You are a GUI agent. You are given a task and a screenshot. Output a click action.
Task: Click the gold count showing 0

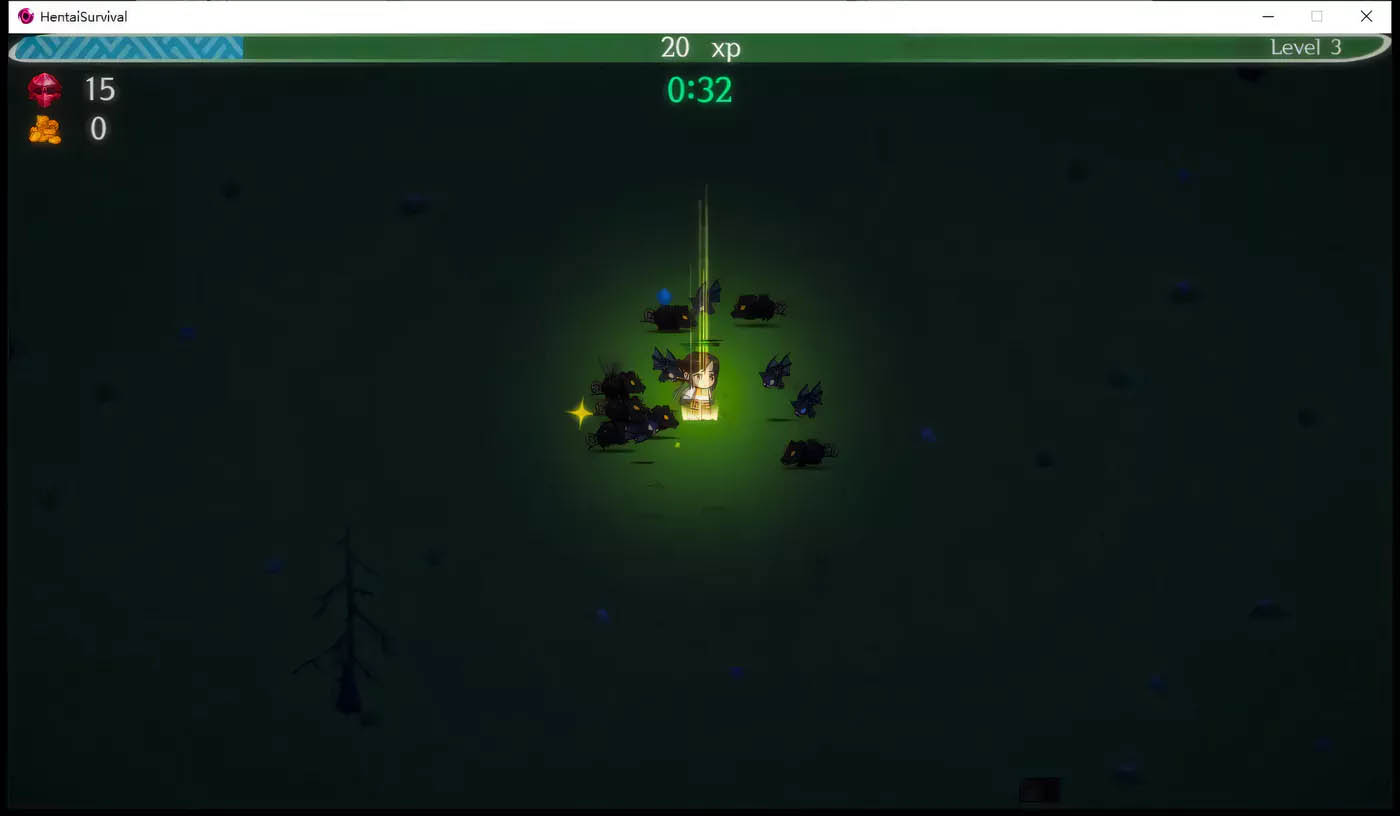[97, 129]
